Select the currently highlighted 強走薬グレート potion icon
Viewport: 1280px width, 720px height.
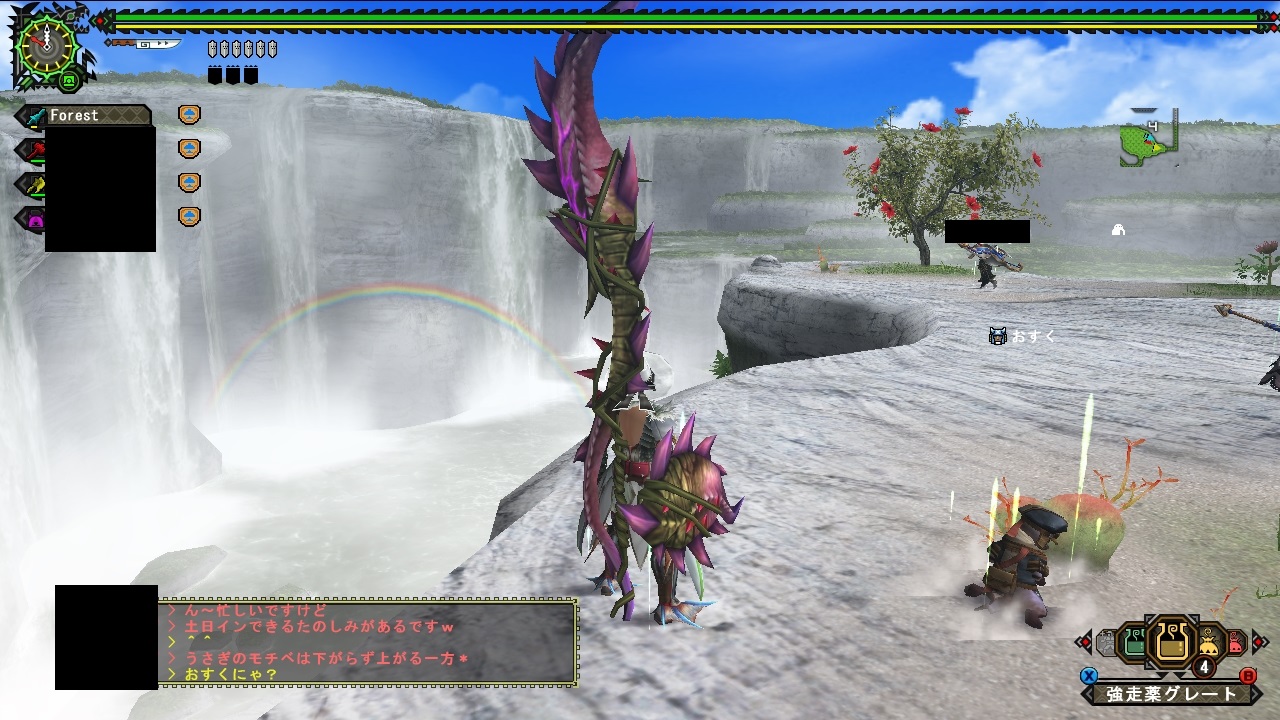click(x=1172, y=640)
